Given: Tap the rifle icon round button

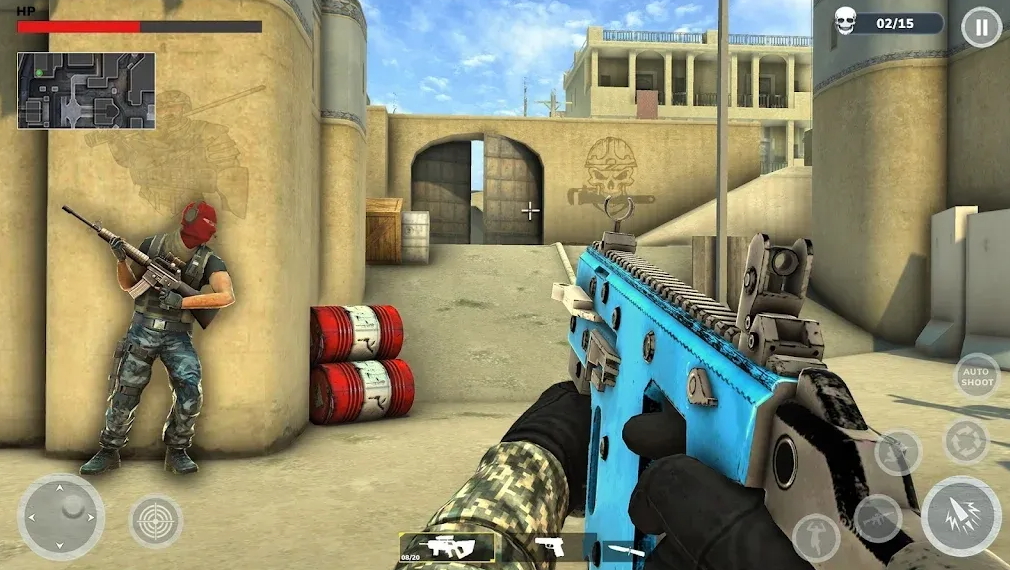Looking at the screenshot, I should pyautogui.click(x=877, y=517).
